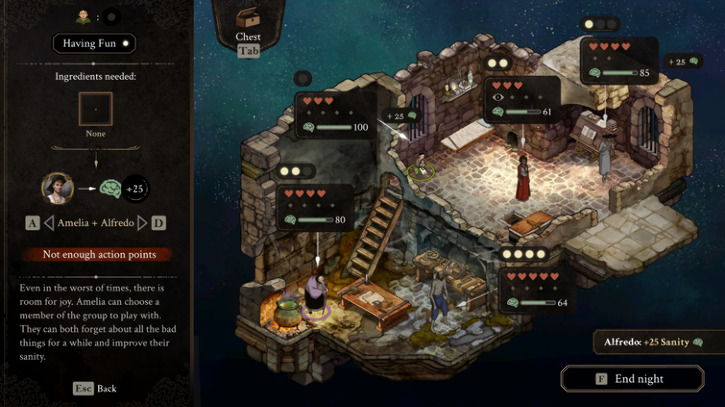Cycle to the previous partner with left arrow
This screenshot has width=725, height=407.
48,222
